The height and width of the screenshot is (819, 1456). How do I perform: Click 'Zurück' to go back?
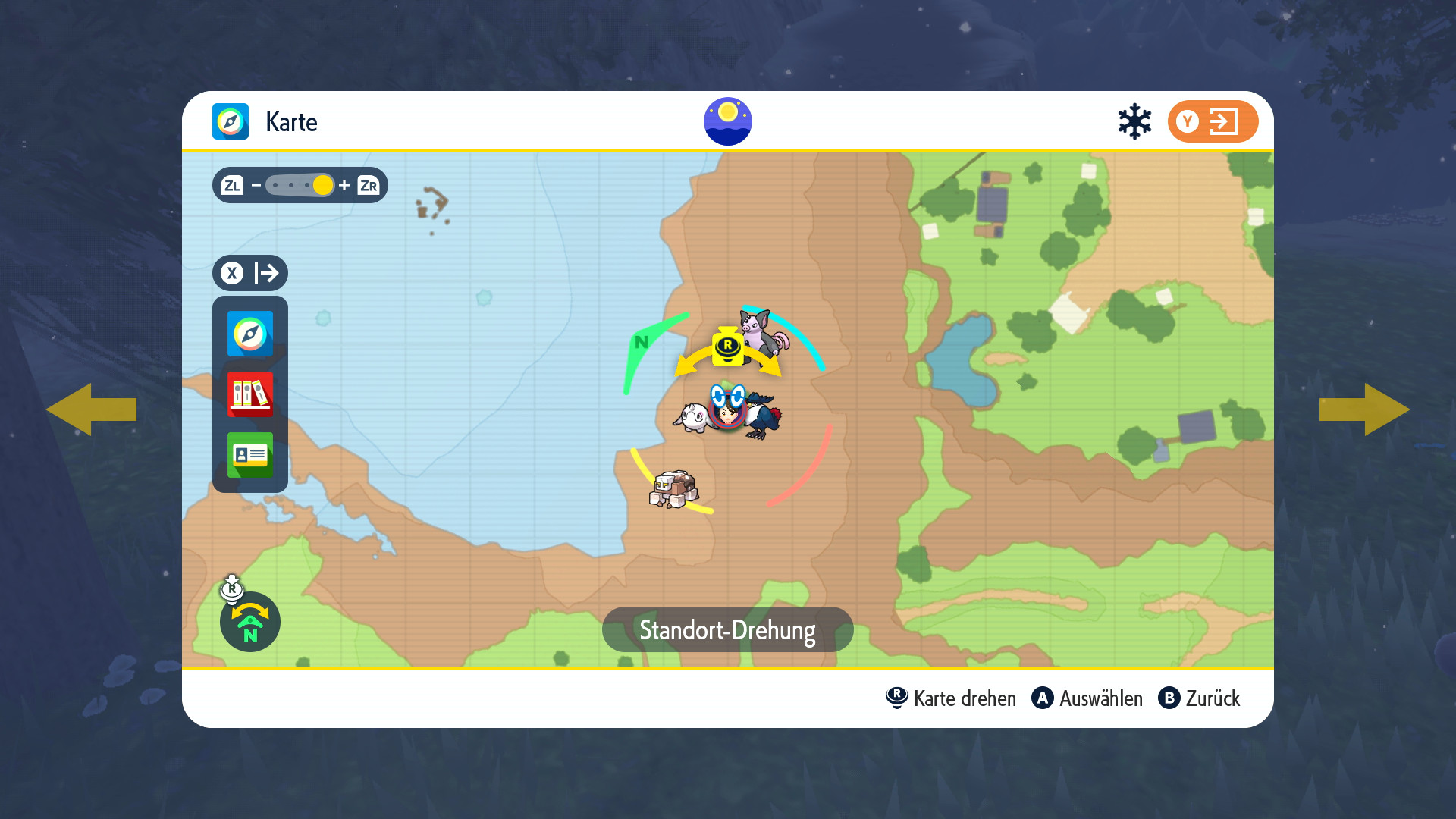coord(1200,698)
